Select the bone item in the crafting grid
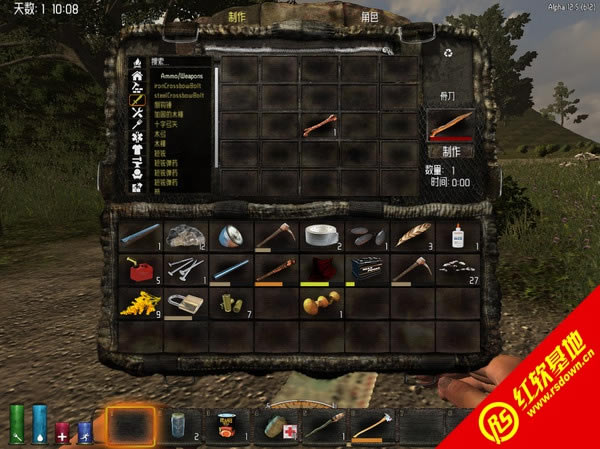 click(x=319, y=125)
